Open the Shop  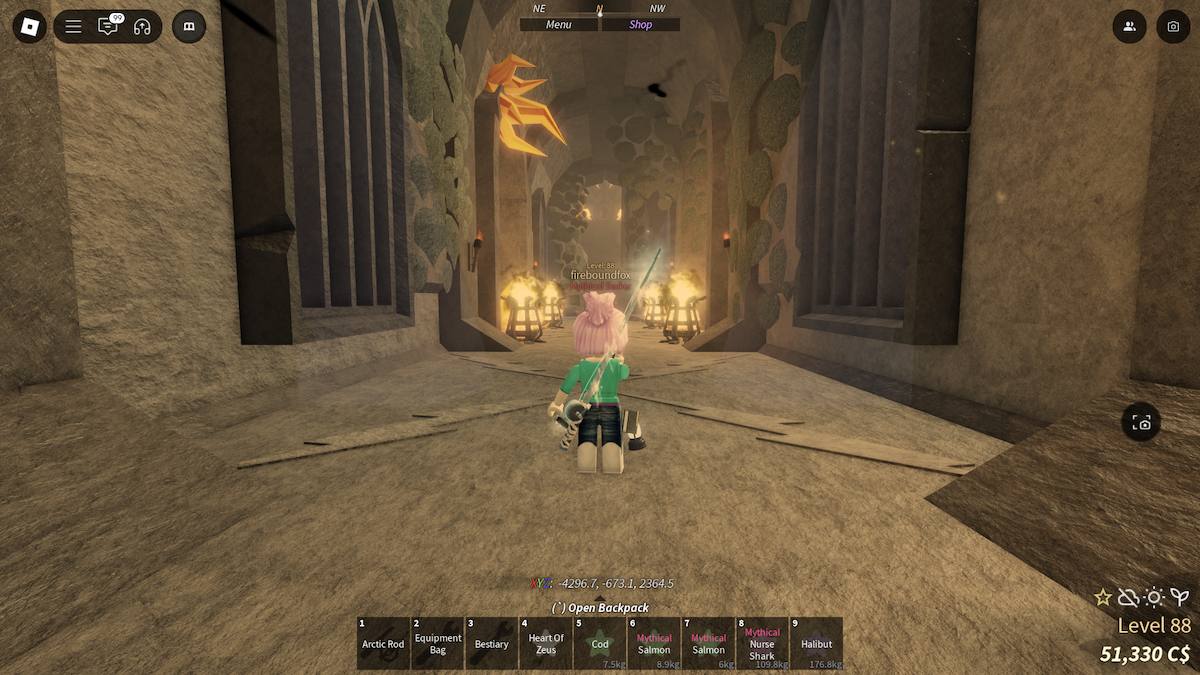coord(641,25)
